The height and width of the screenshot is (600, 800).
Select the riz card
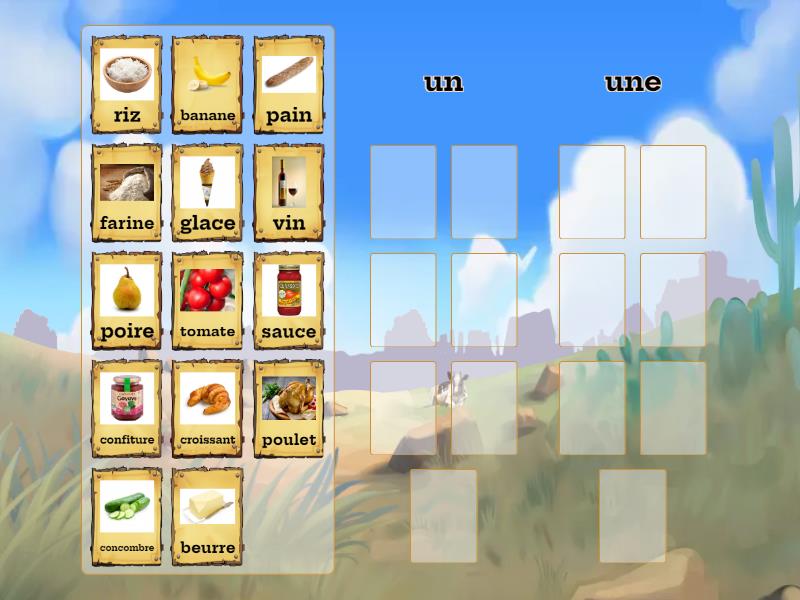pyautogui.click(x=127, y=85)
